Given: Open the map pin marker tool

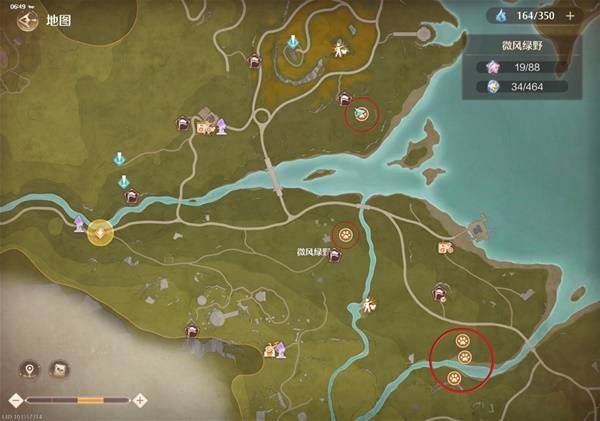Looking at the screenshot, I should click(x=32, y=370).
